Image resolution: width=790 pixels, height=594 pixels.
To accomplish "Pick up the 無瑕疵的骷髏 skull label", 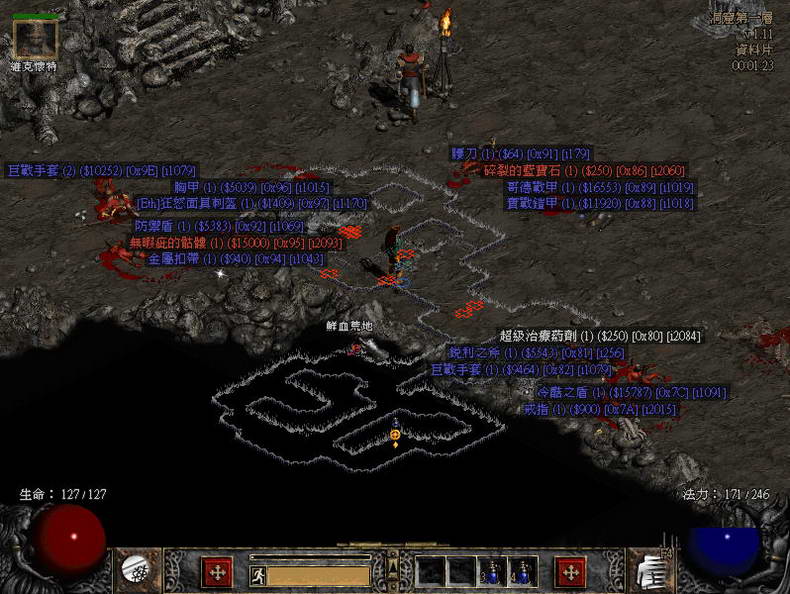I will pos(235,242).
